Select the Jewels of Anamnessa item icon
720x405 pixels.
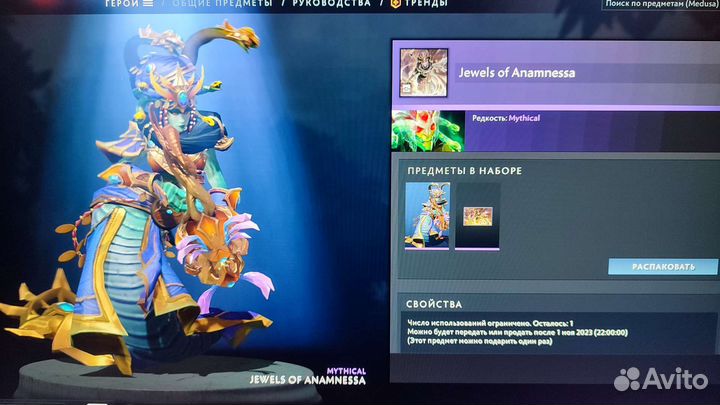pyautogui.click(x=423, y=73)
